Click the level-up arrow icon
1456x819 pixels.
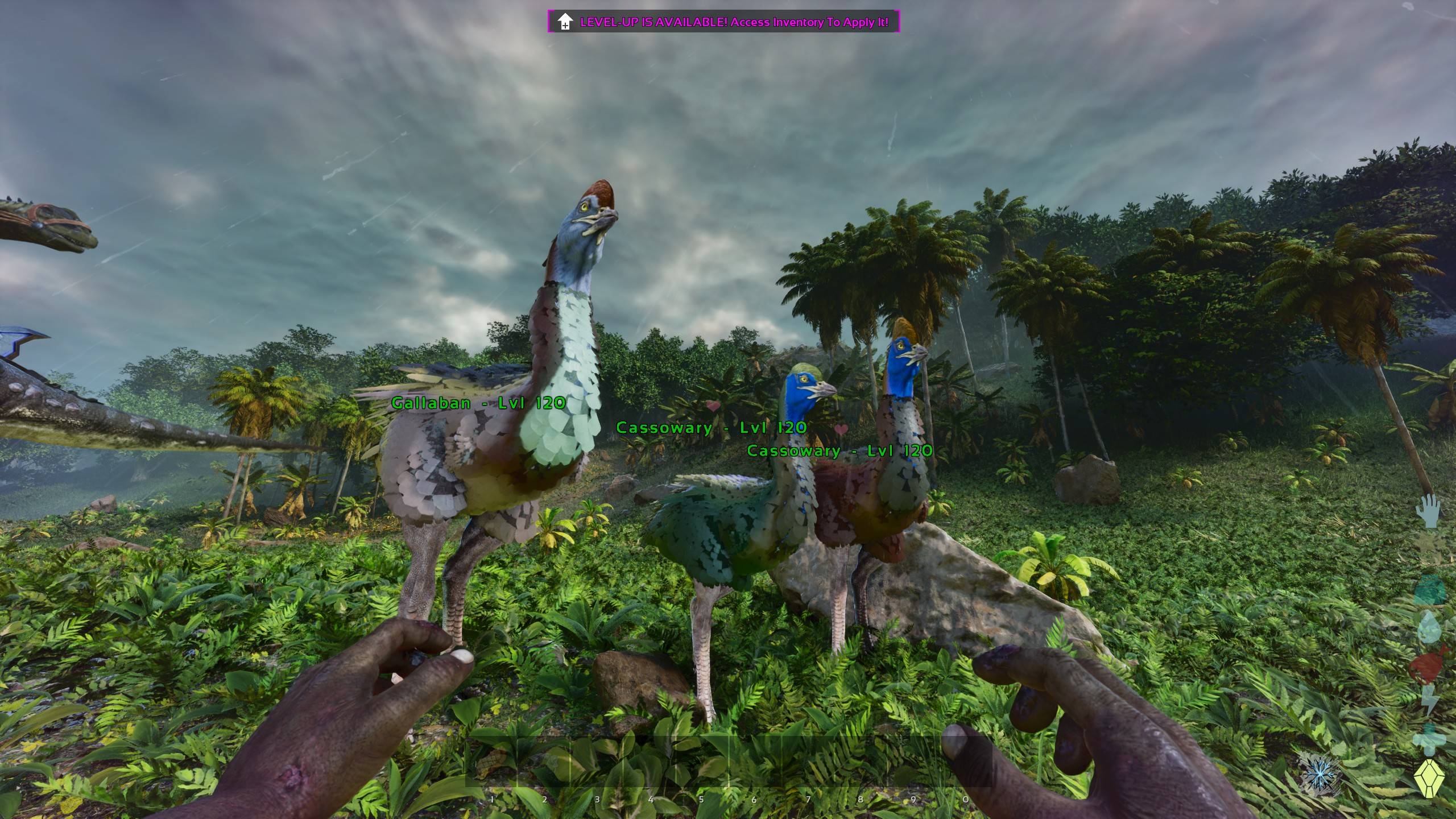pyautogui.click(x=564, y=22)
